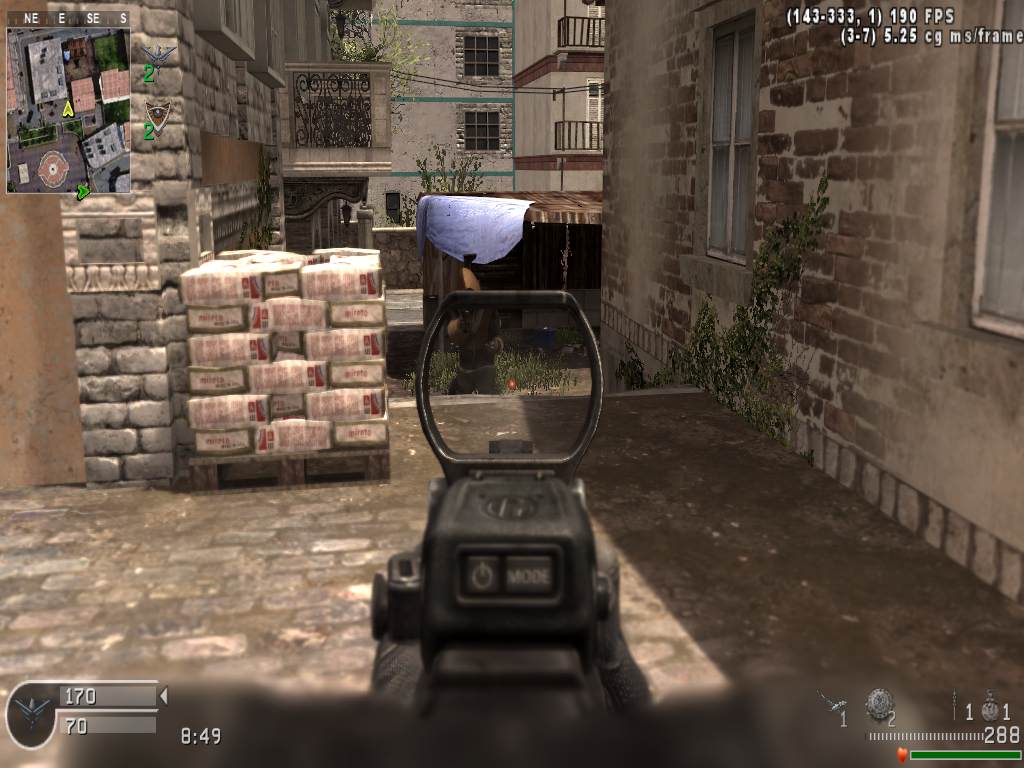Select the round claymore mine icon
The height and width of the screenshot is (768, 1024).
pyautogui.click(x=879, y=703)
